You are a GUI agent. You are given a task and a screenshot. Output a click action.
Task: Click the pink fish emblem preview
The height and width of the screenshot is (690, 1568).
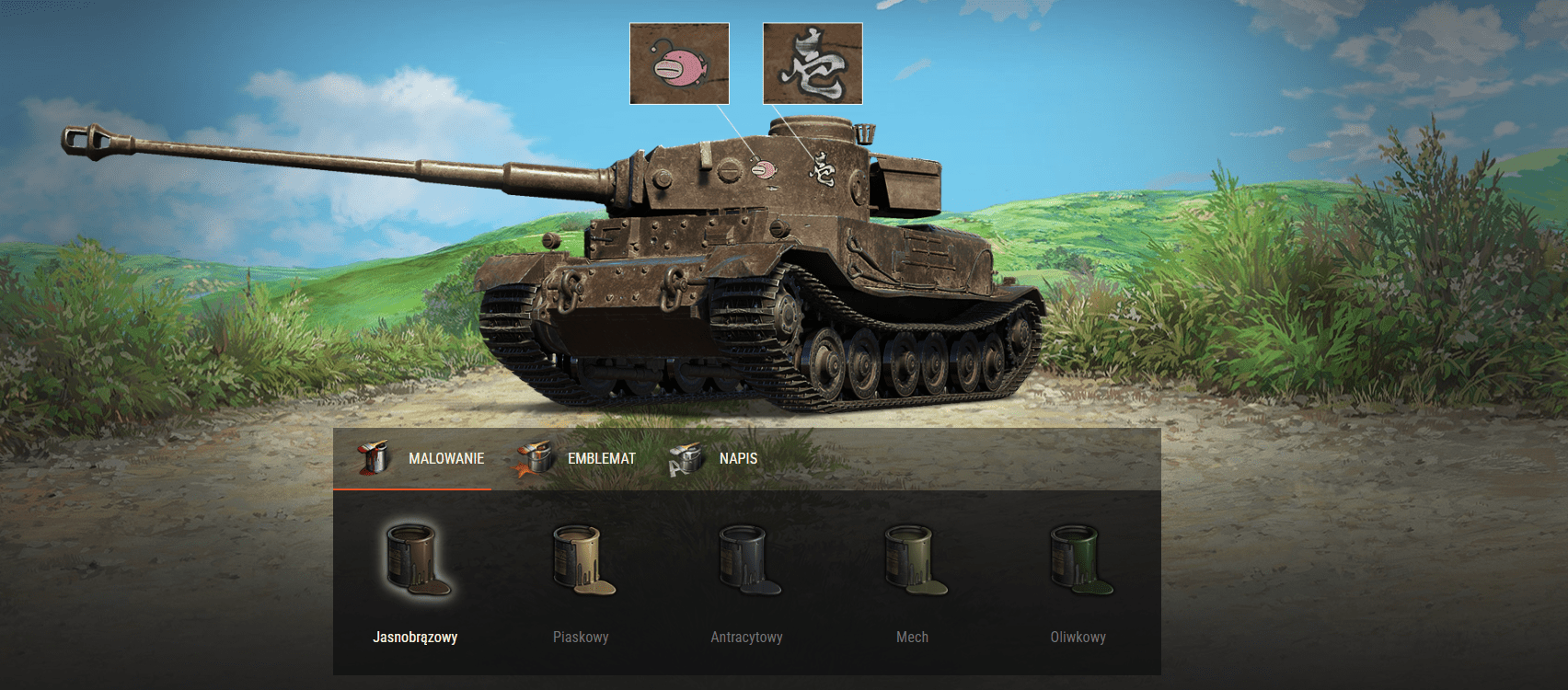click(679, 63)
